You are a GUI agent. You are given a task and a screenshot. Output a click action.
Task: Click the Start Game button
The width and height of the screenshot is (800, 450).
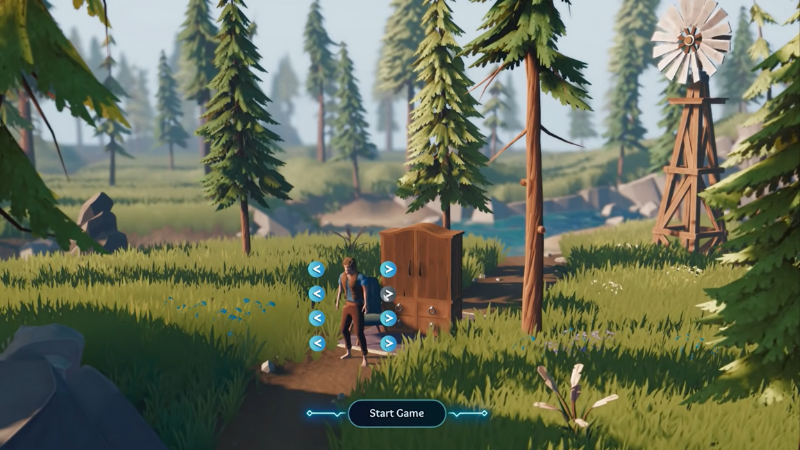(397, 413)
